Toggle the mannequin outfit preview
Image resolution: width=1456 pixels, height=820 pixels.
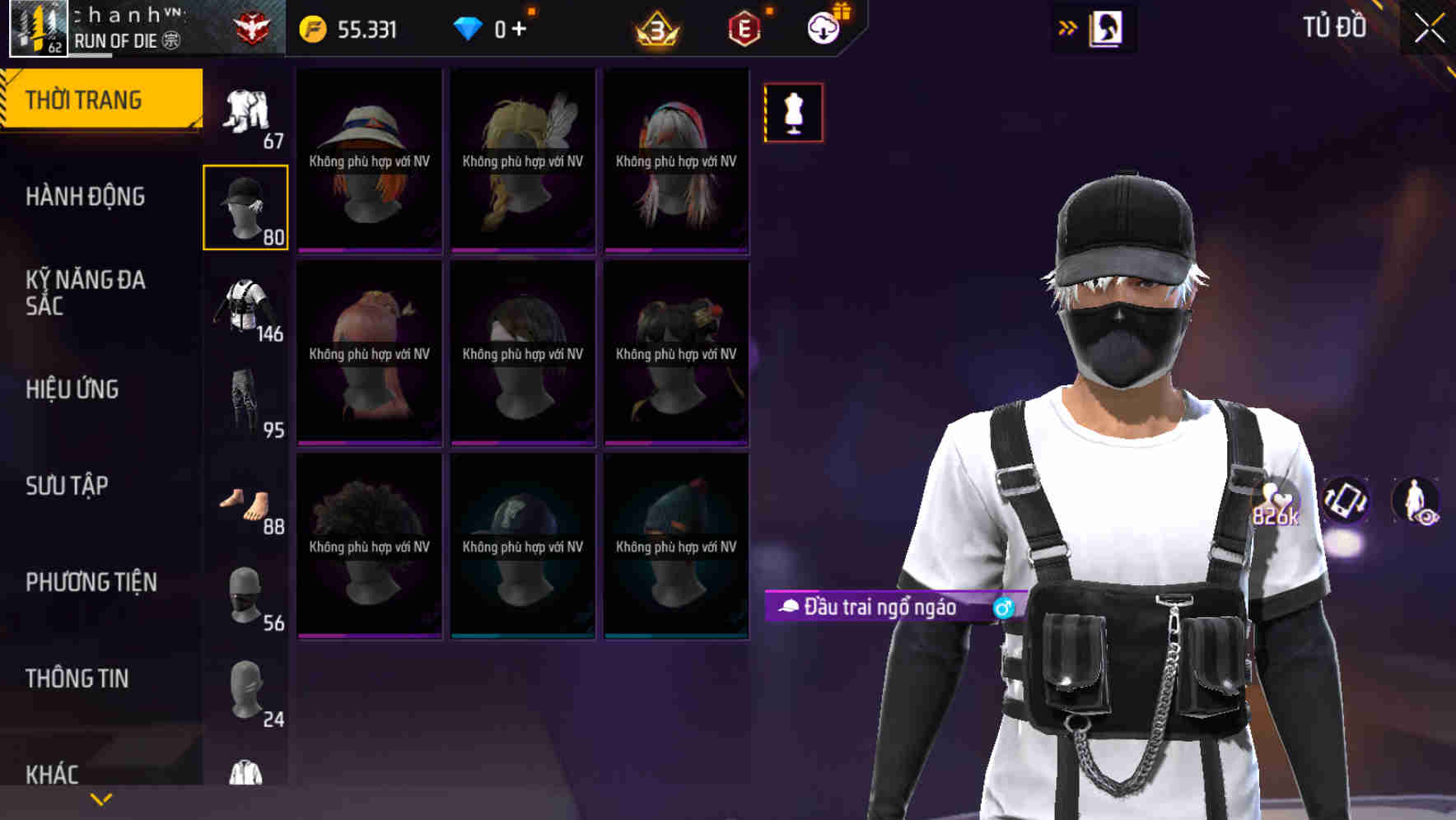click(x=793, y=112)
